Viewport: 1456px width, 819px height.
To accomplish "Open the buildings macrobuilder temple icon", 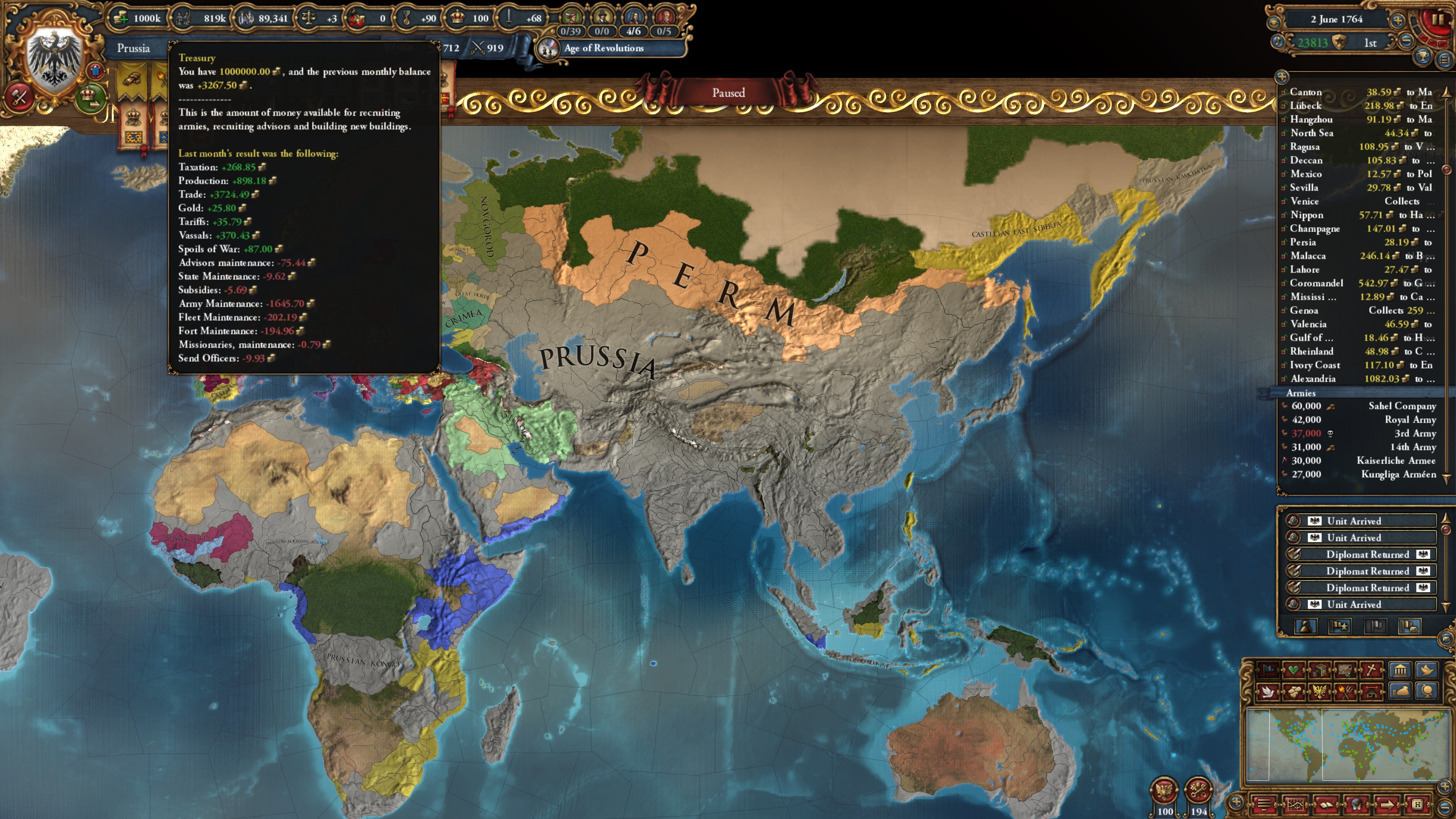I will pyautogui.click(x=1401, y=671).
